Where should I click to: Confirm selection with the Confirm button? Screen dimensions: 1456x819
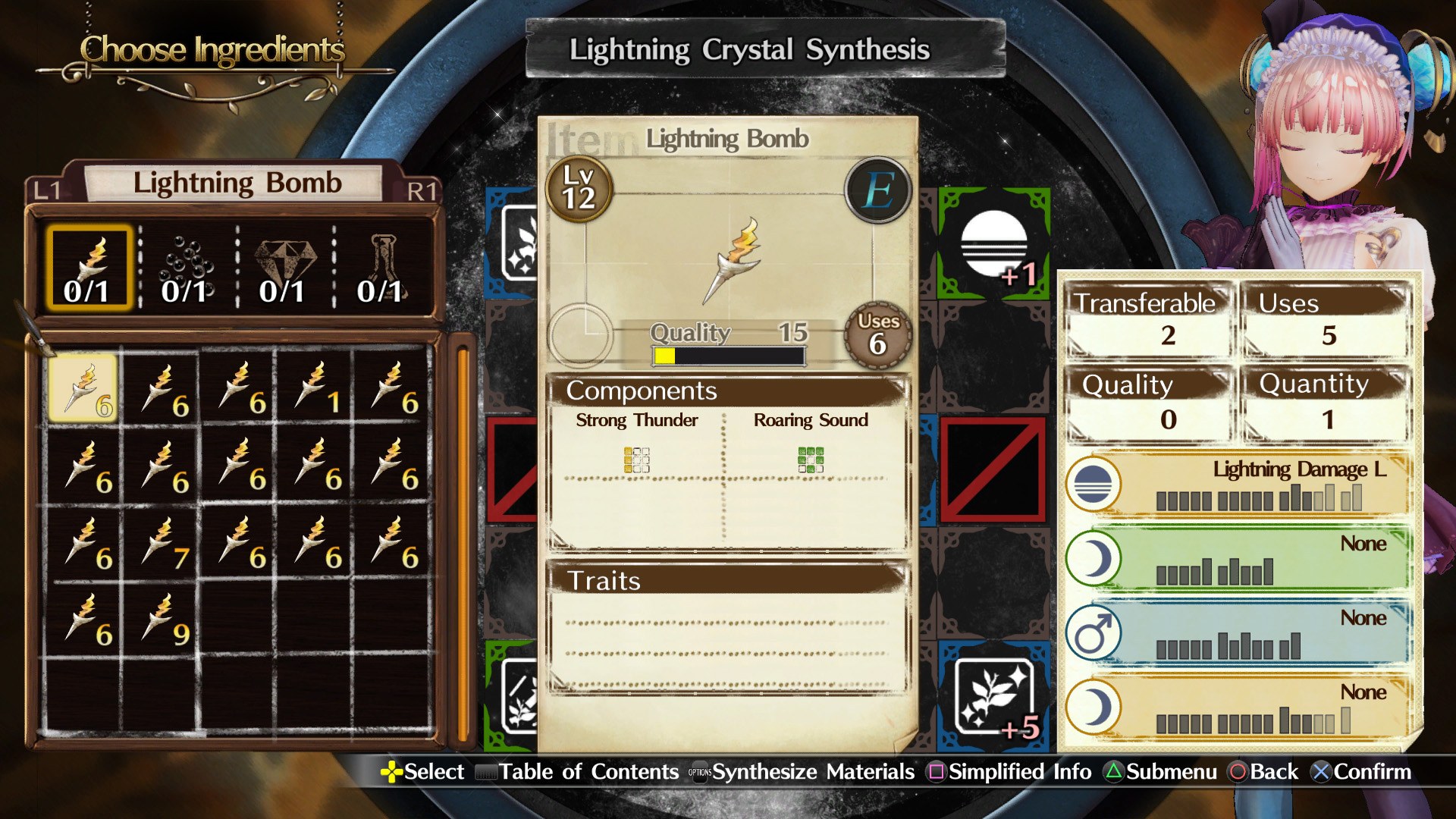[x=1363, y=772]
